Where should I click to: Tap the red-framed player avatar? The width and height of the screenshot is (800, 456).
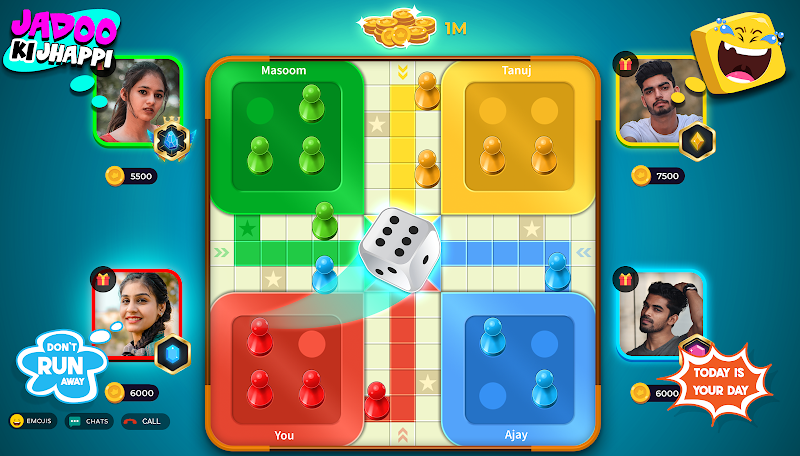[137, 314]
